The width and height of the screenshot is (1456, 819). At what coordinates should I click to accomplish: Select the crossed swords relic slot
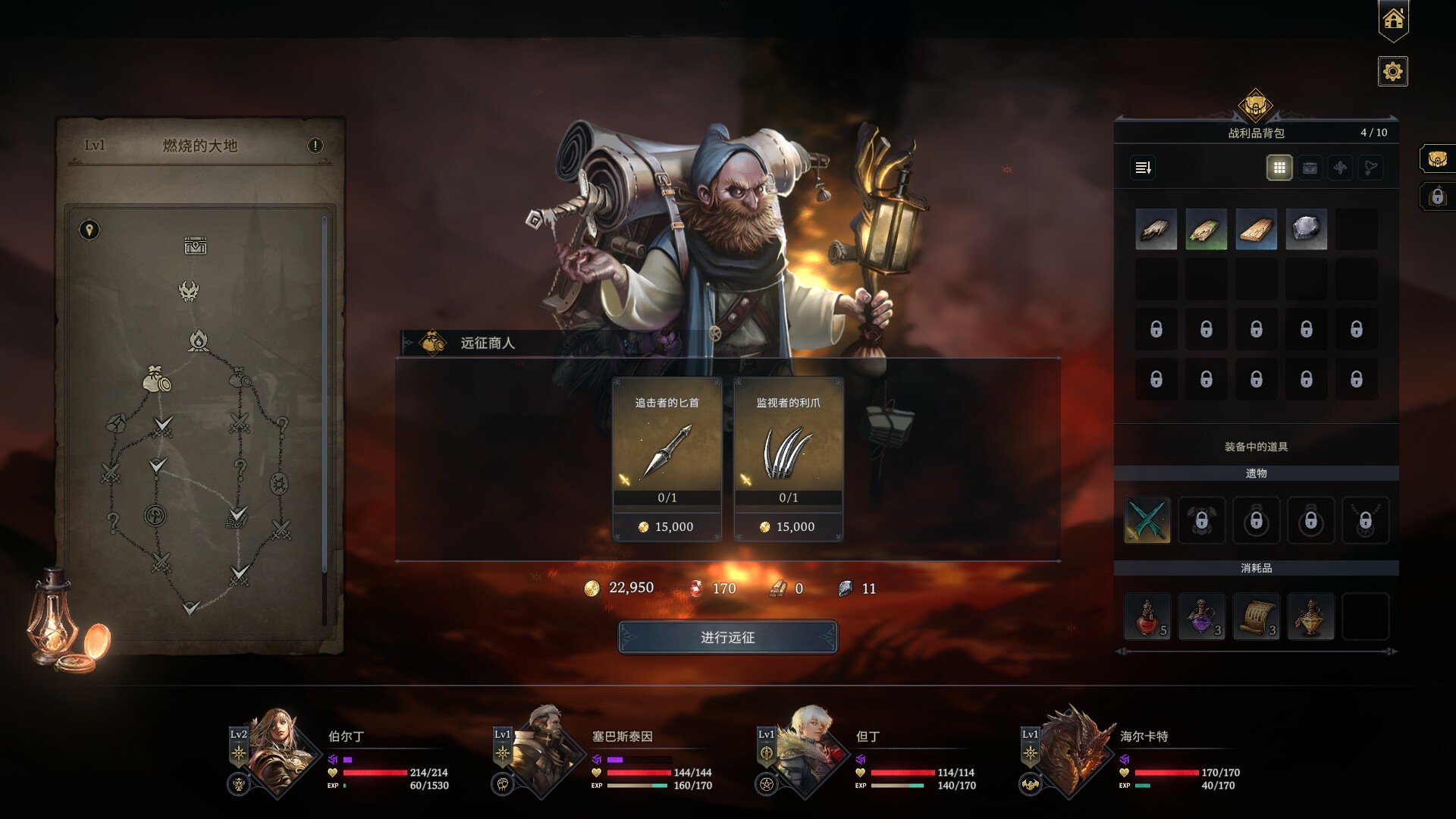click(x=1147, y=520)
